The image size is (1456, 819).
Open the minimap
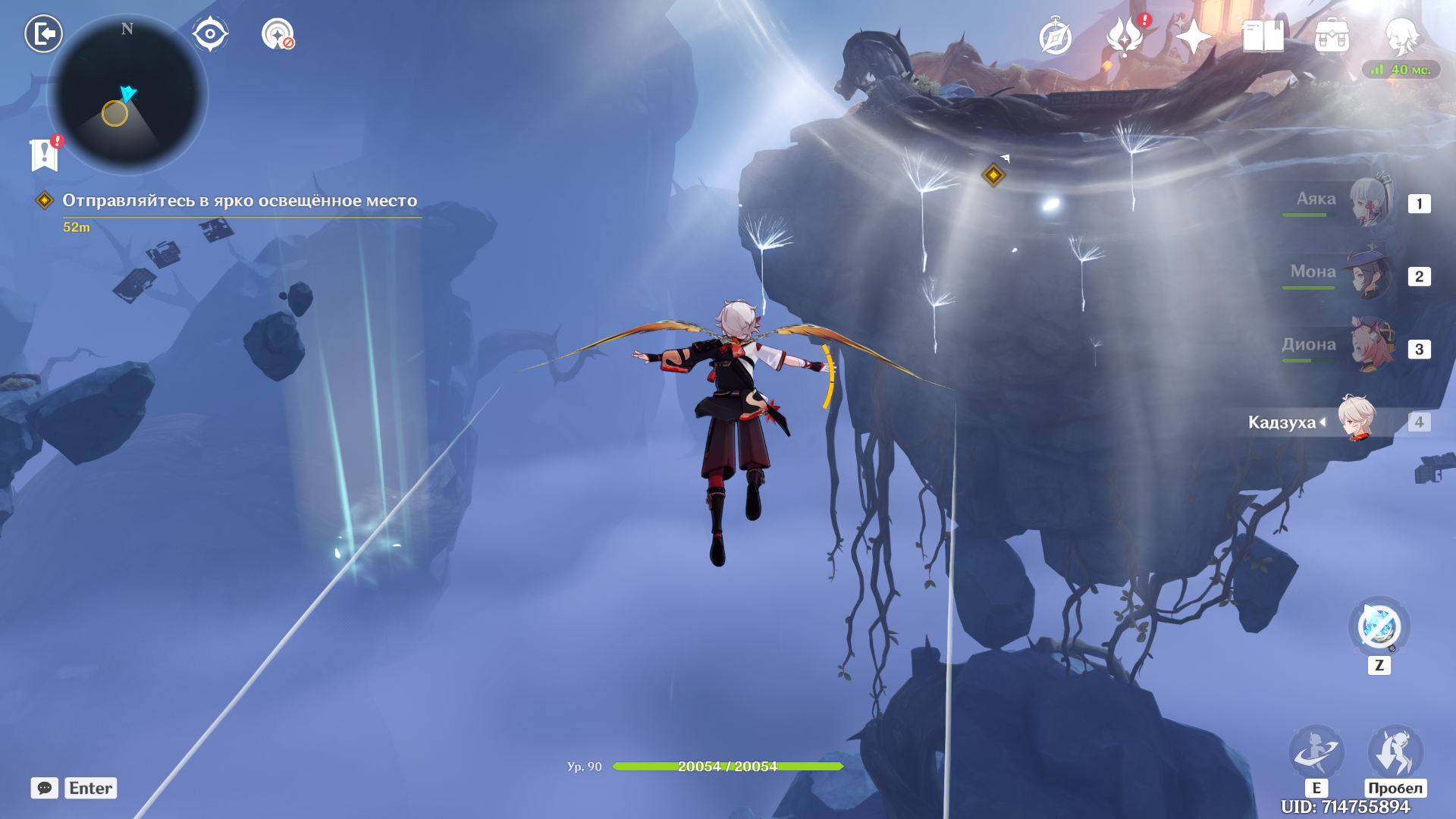click(127, 95)
